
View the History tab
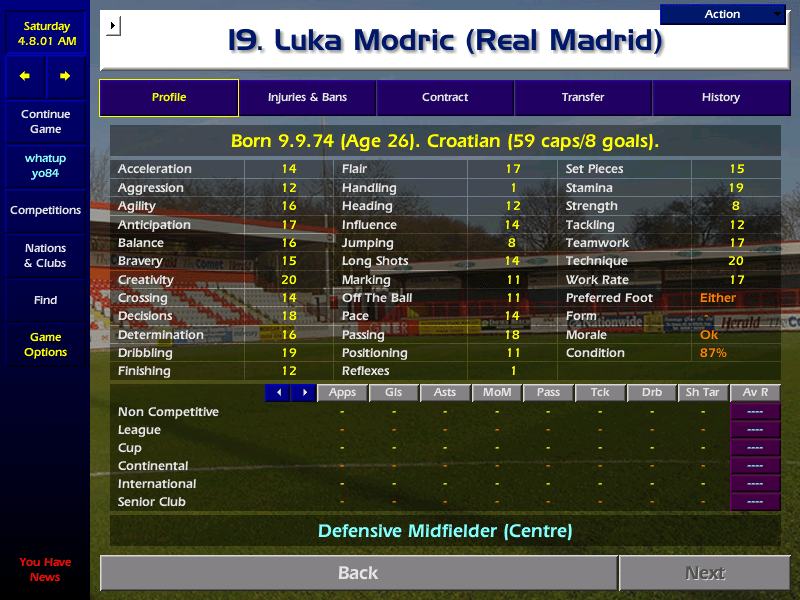point(720,98)
